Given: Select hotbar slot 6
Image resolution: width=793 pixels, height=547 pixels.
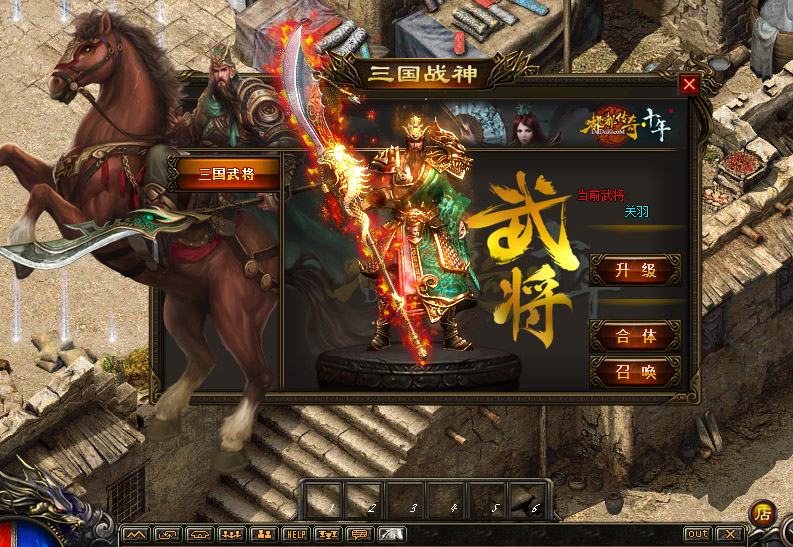Looking at the screenshot, I should tap(530, 499).
